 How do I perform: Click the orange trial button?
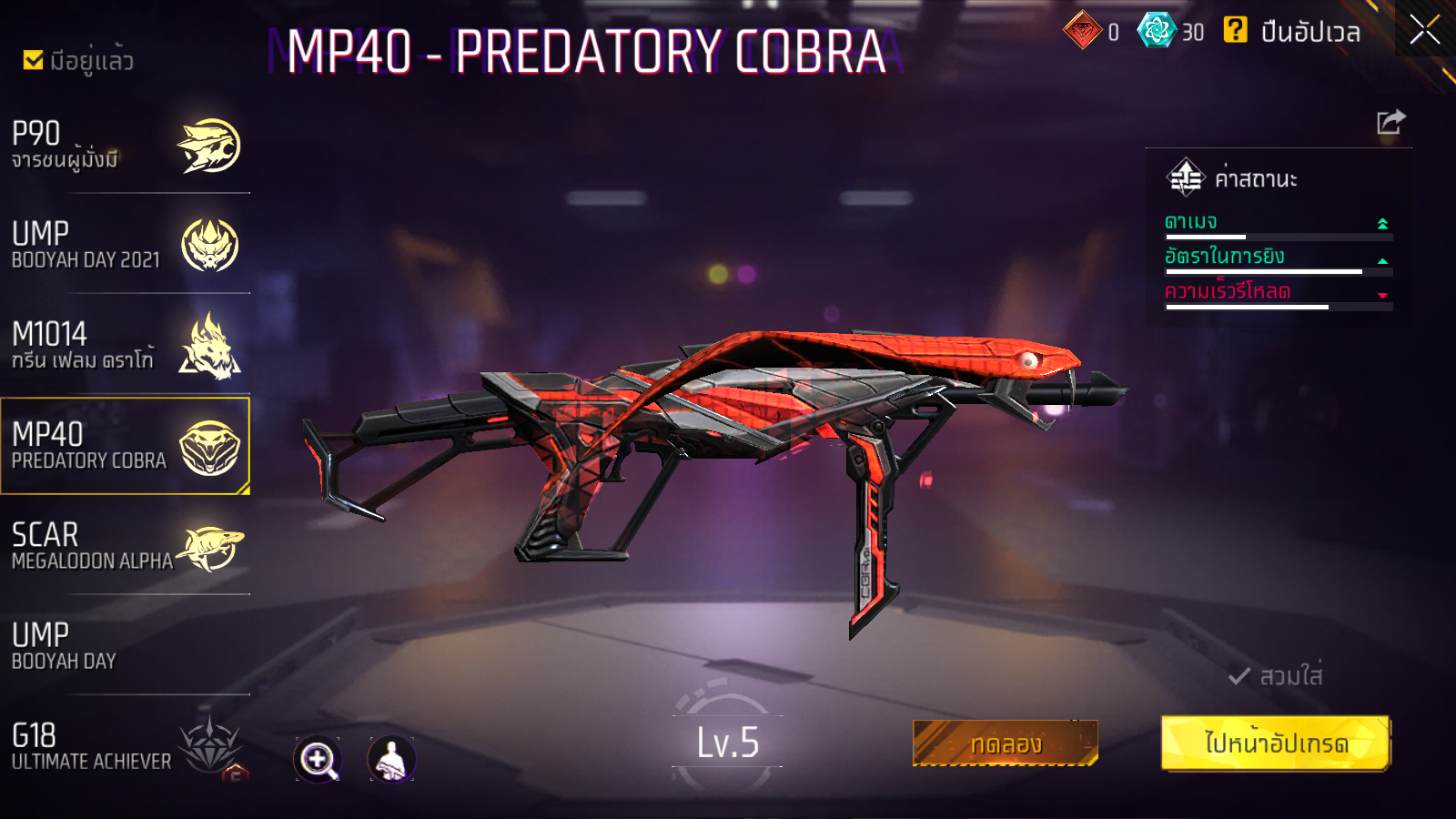[x=1005, y=743]
